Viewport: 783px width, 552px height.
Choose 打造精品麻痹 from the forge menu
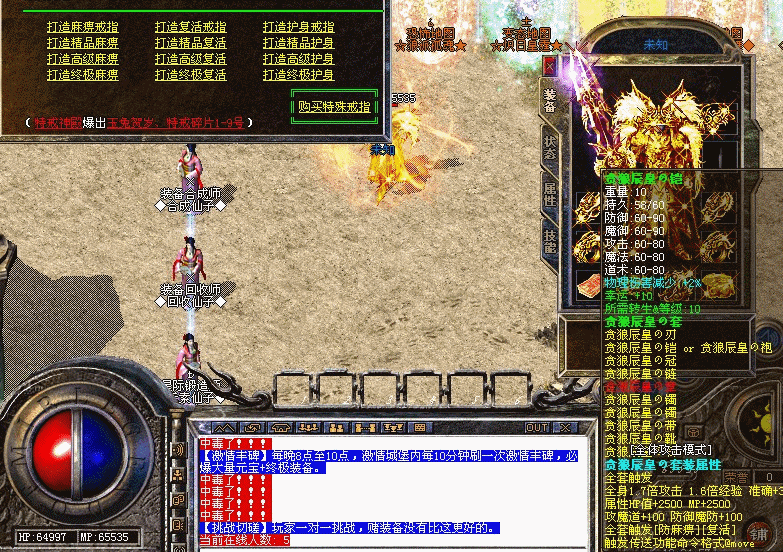point(82,43)
